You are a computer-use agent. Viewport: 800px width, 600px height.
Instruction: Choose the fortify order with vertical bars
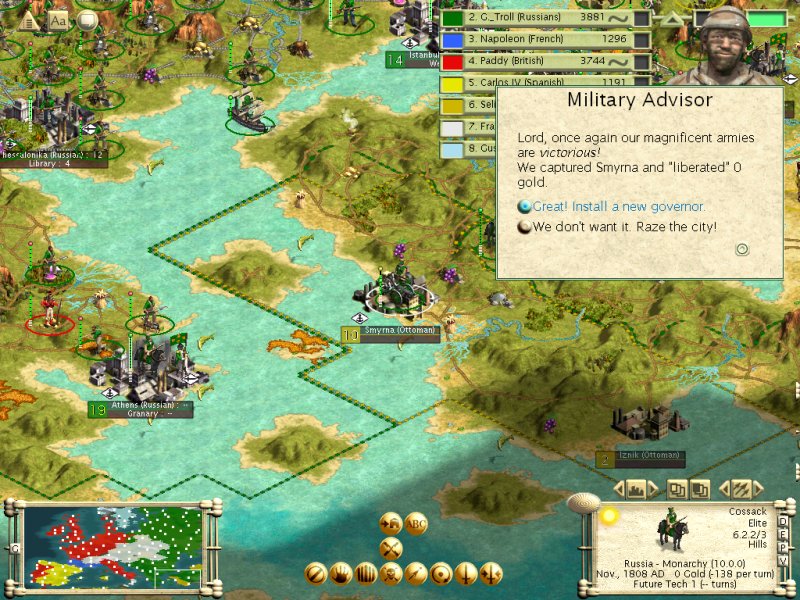(366, 573)
